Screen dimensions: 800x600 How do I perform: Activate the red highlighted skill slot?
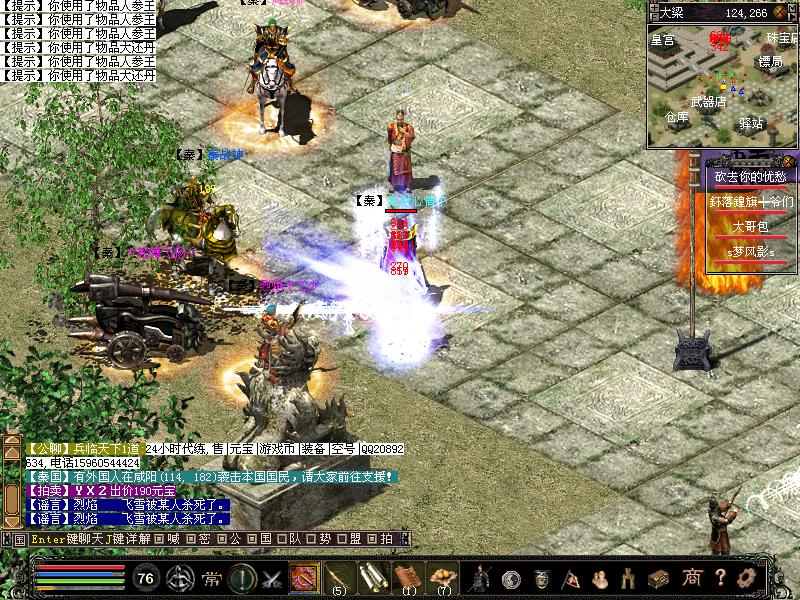tap(304, 577)
